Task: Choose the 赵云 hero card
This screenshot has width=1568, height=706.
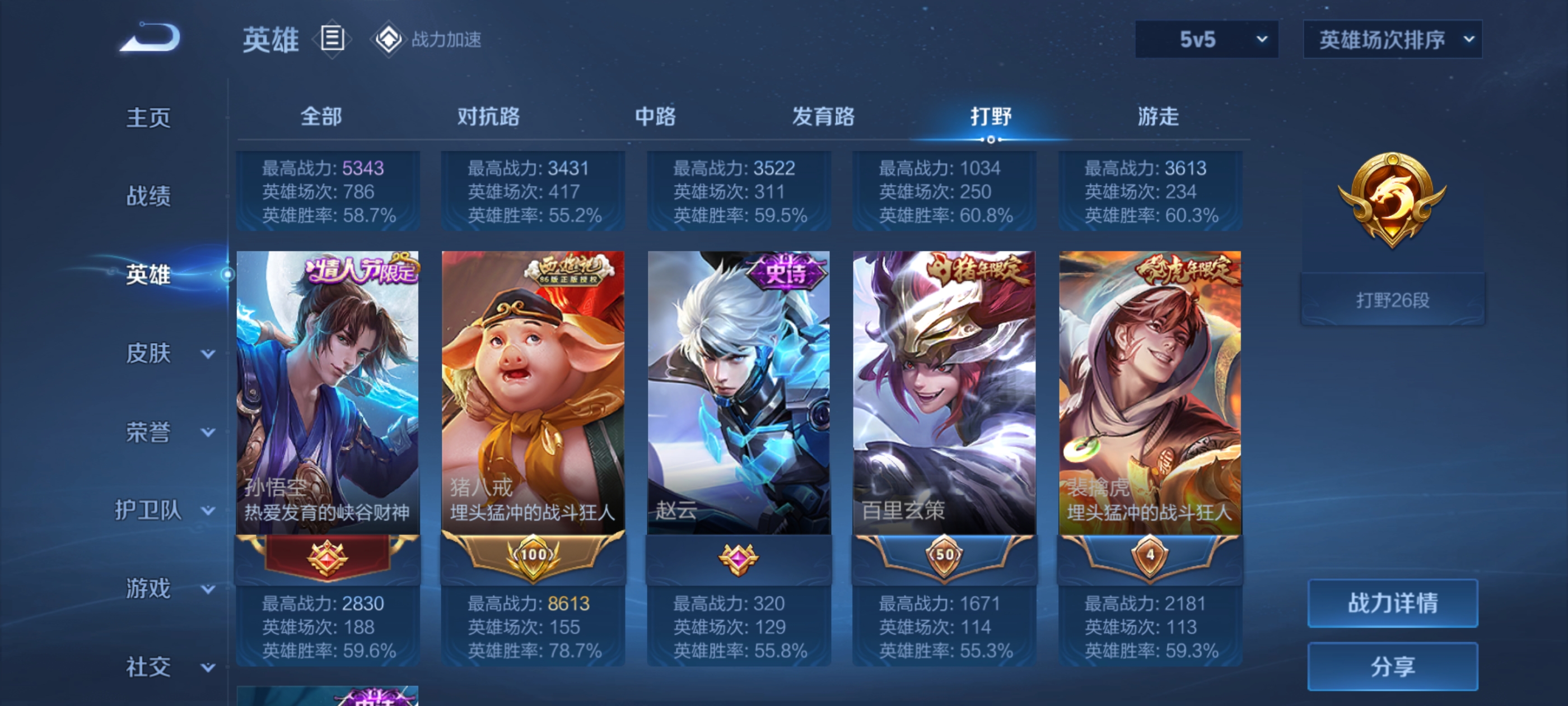Action: 738,392
